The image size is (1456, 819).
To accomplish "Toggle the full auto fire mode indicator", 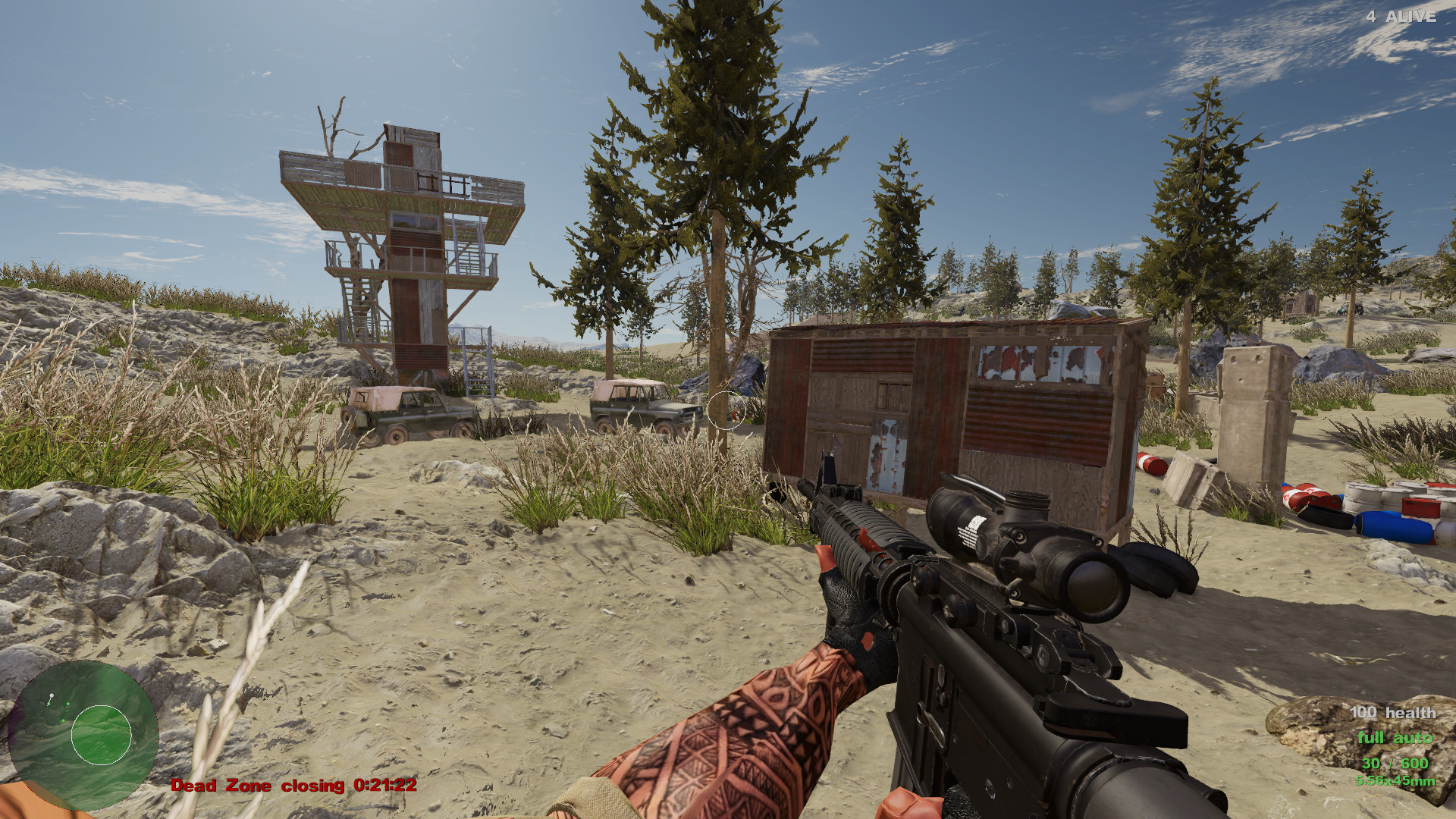I will pos(1395,736).
